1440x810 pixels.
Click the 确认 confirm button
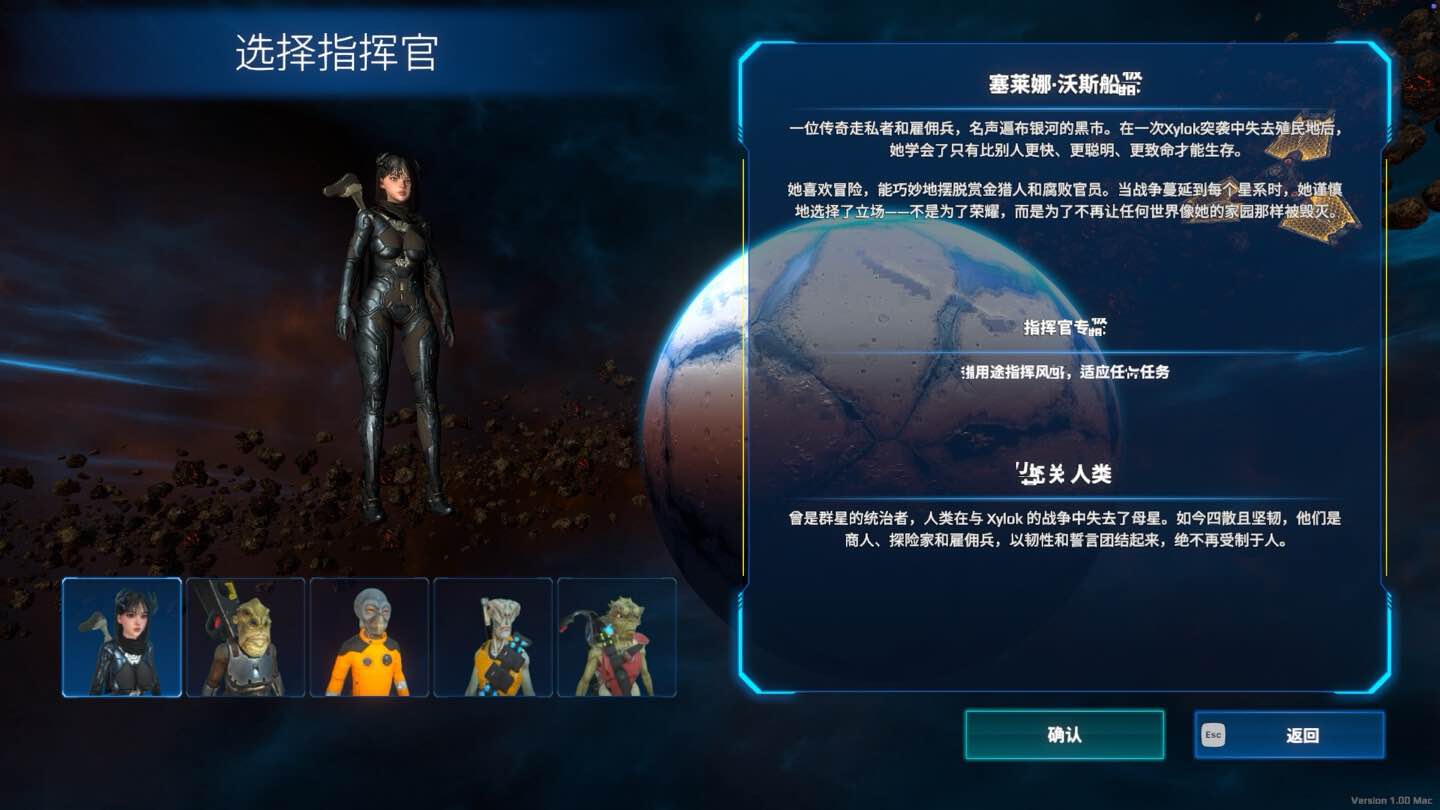[1065, 734]
